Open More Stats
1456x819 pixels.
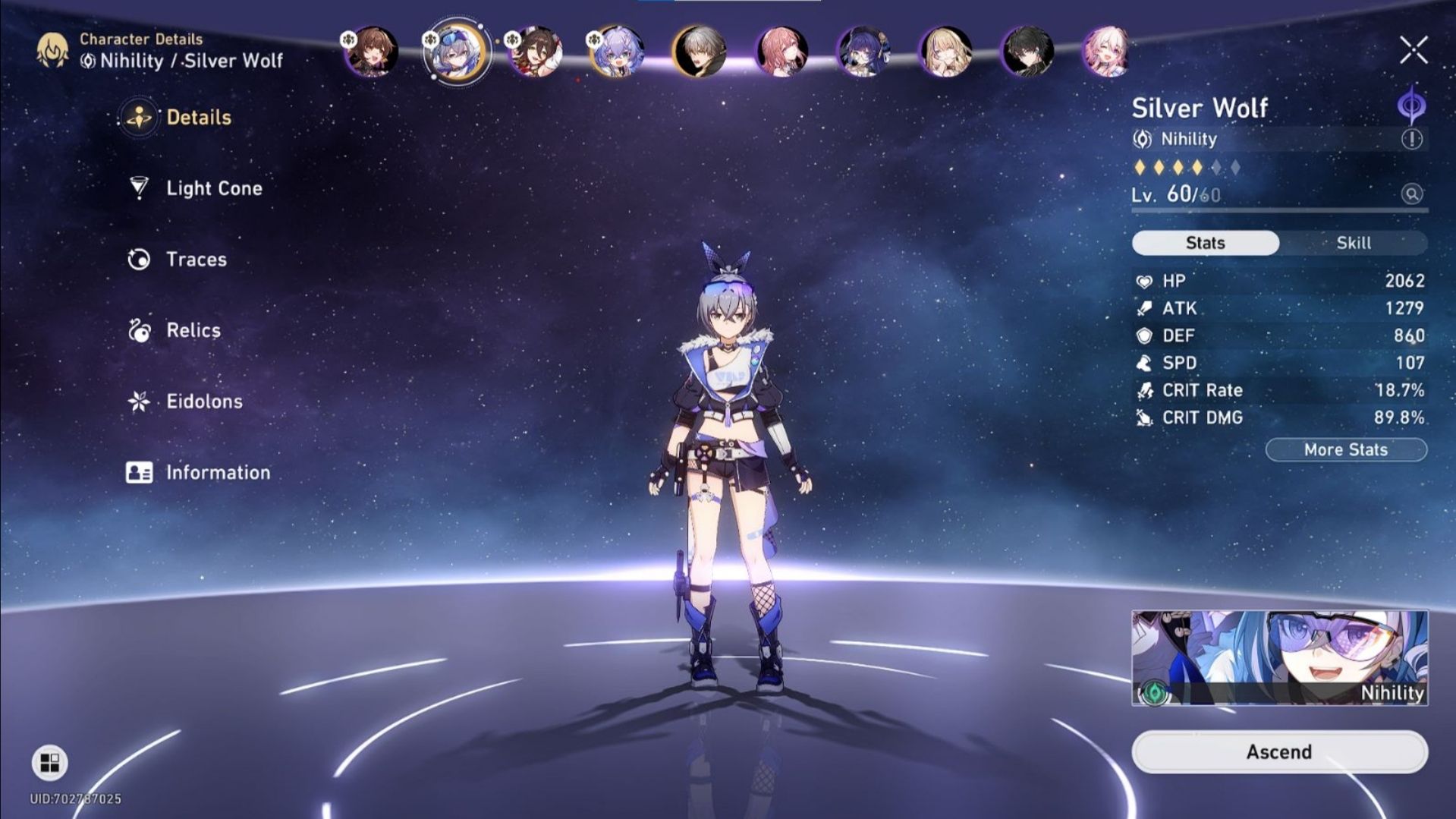coord(1346,449)
